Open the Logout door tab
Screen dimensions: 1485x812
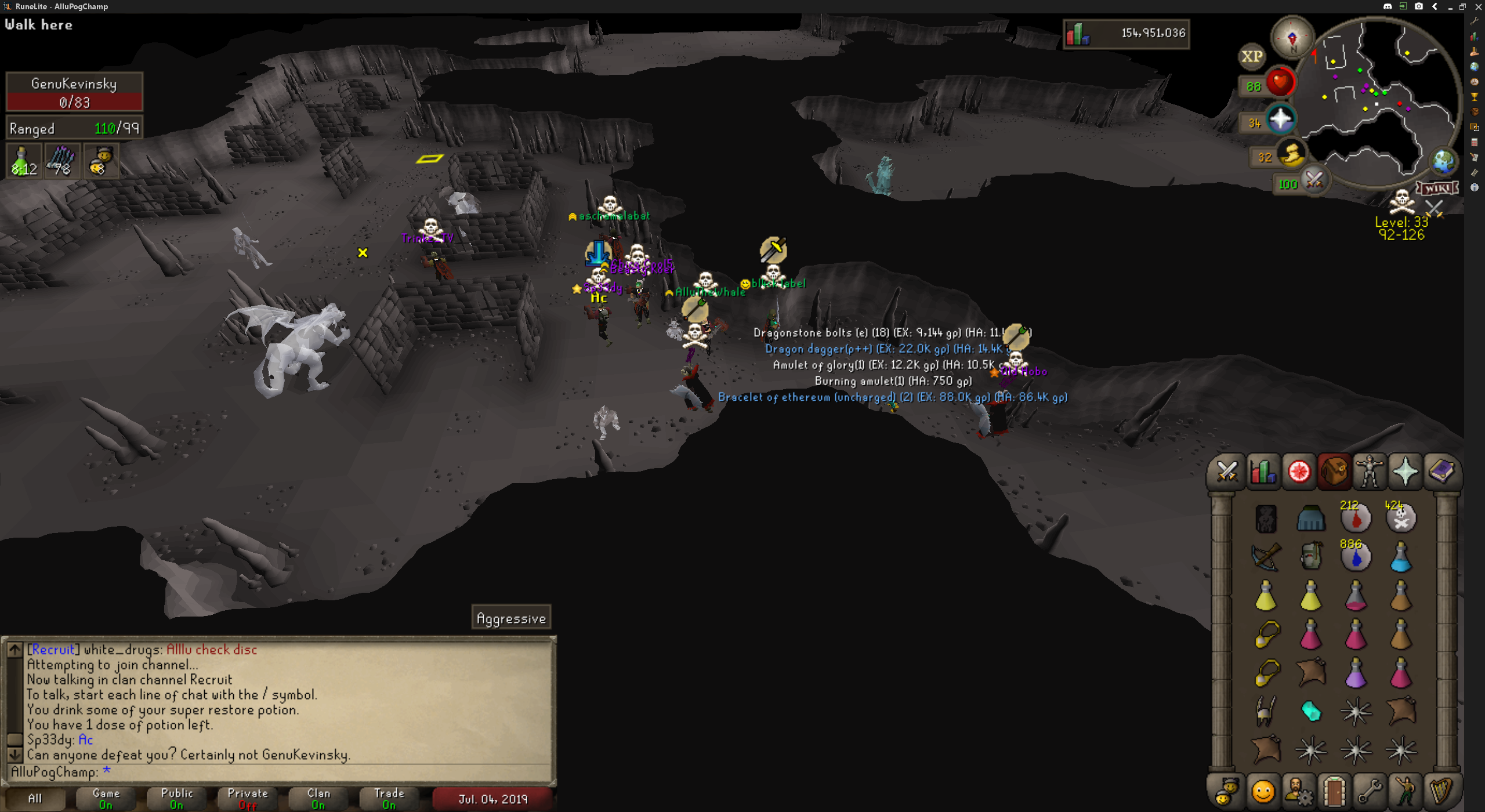[1334, 791]
